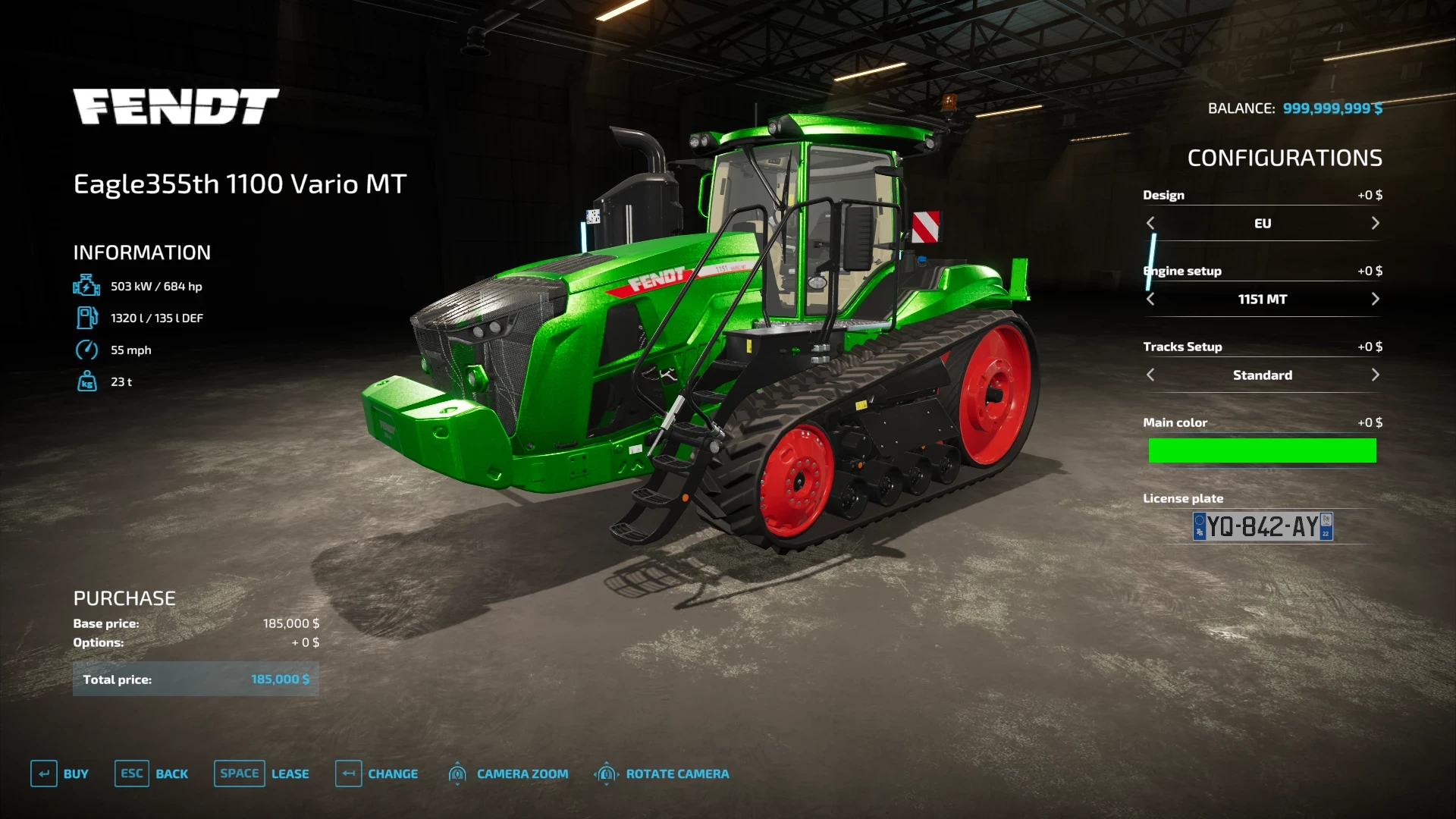Select the Camera Zoom icon
This screenshot has width=1456, height=819.
(457, 773)
